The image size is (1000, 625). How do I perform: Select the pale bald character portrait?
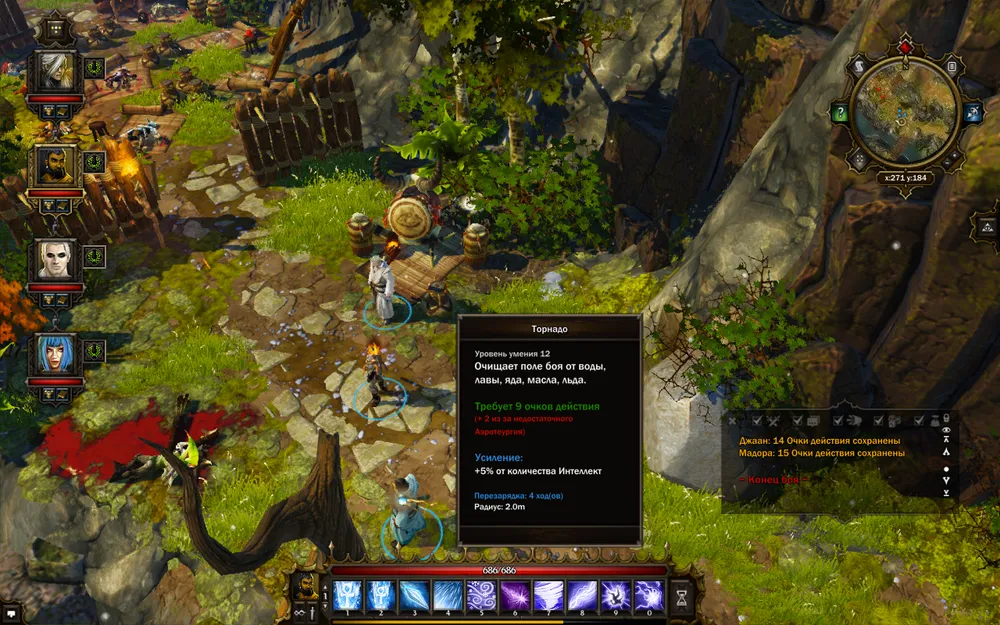point(54,260)
